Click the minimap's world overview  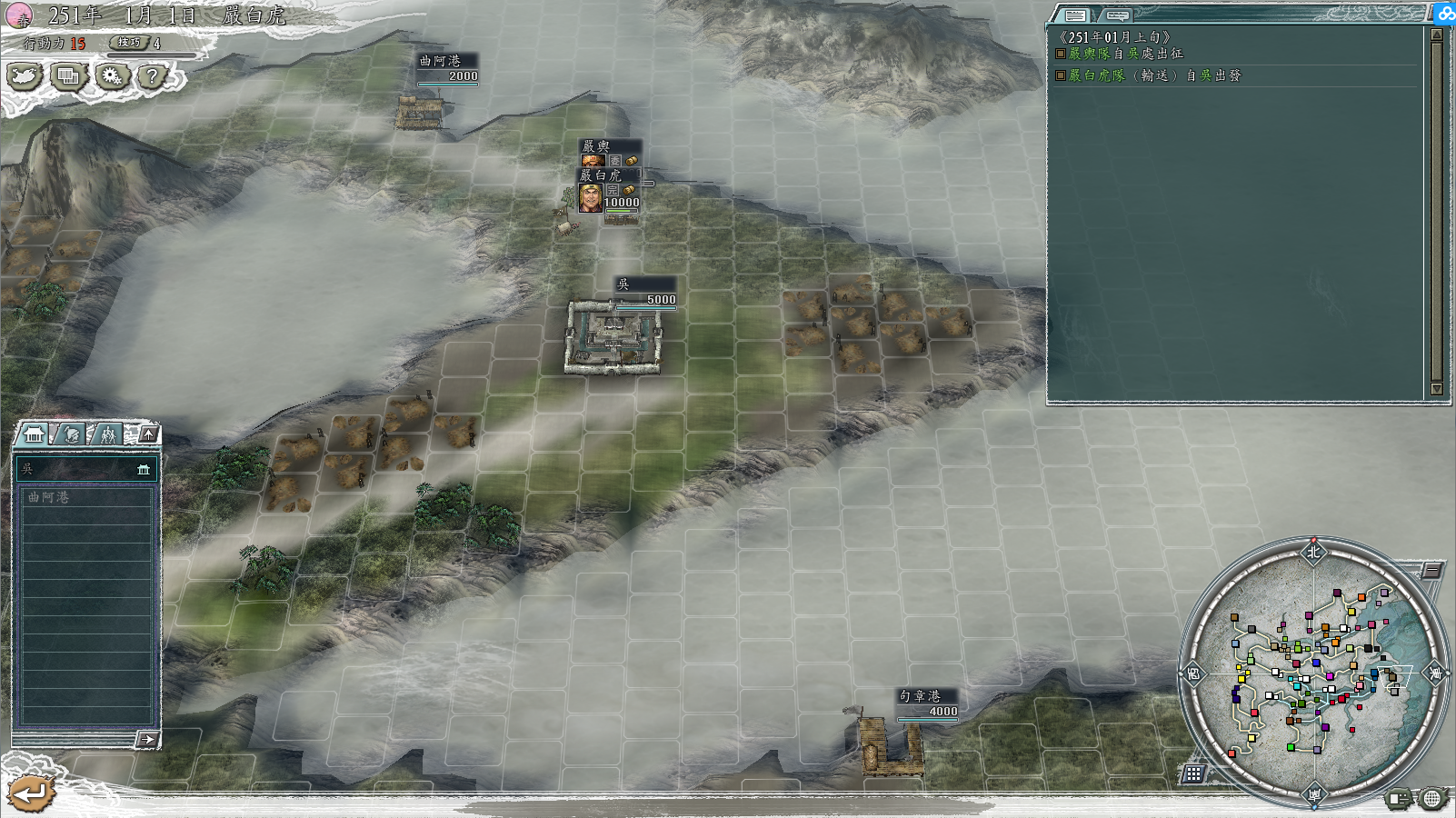tap(1313, 673)
